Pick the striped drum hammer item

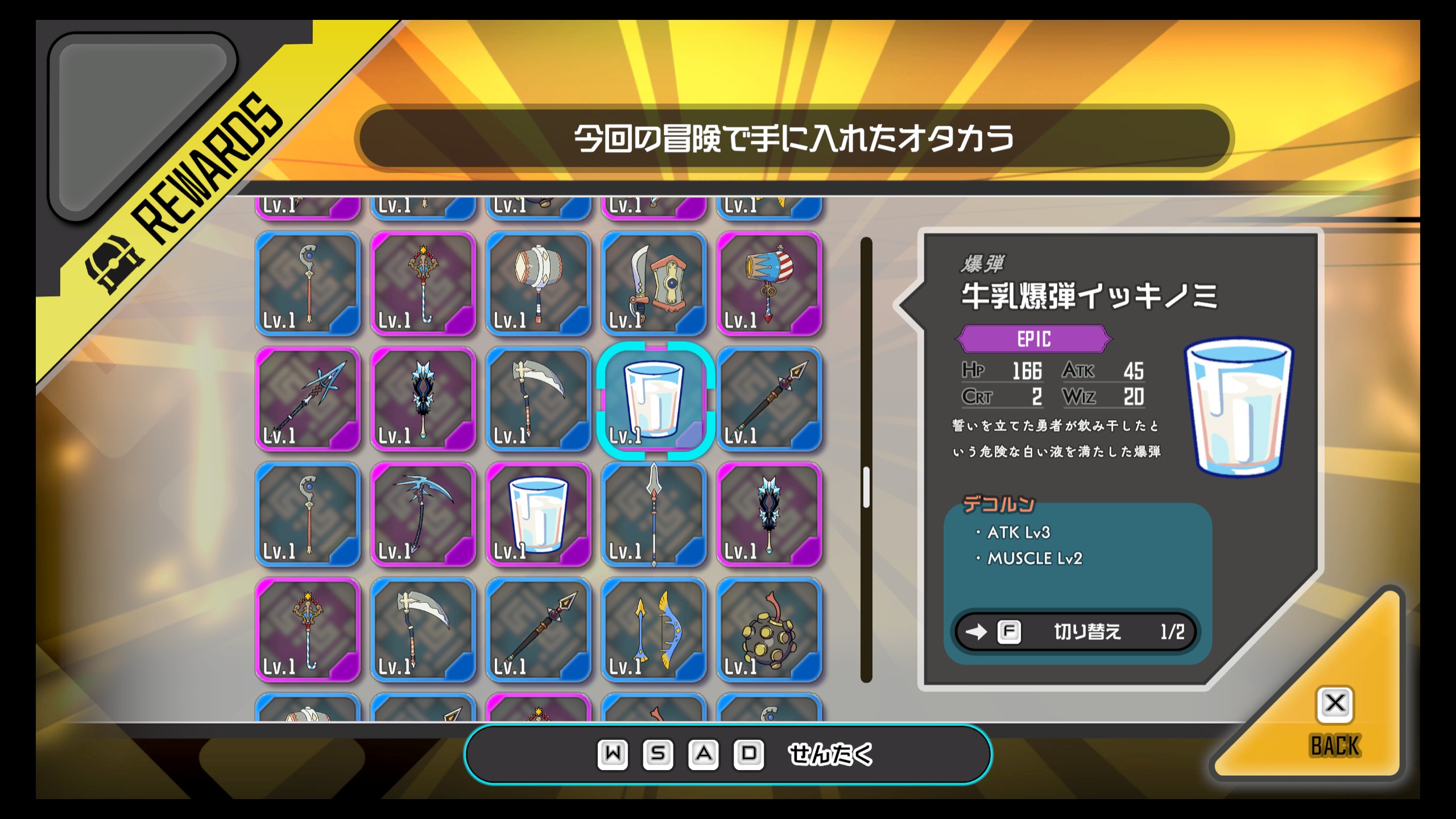769,284
